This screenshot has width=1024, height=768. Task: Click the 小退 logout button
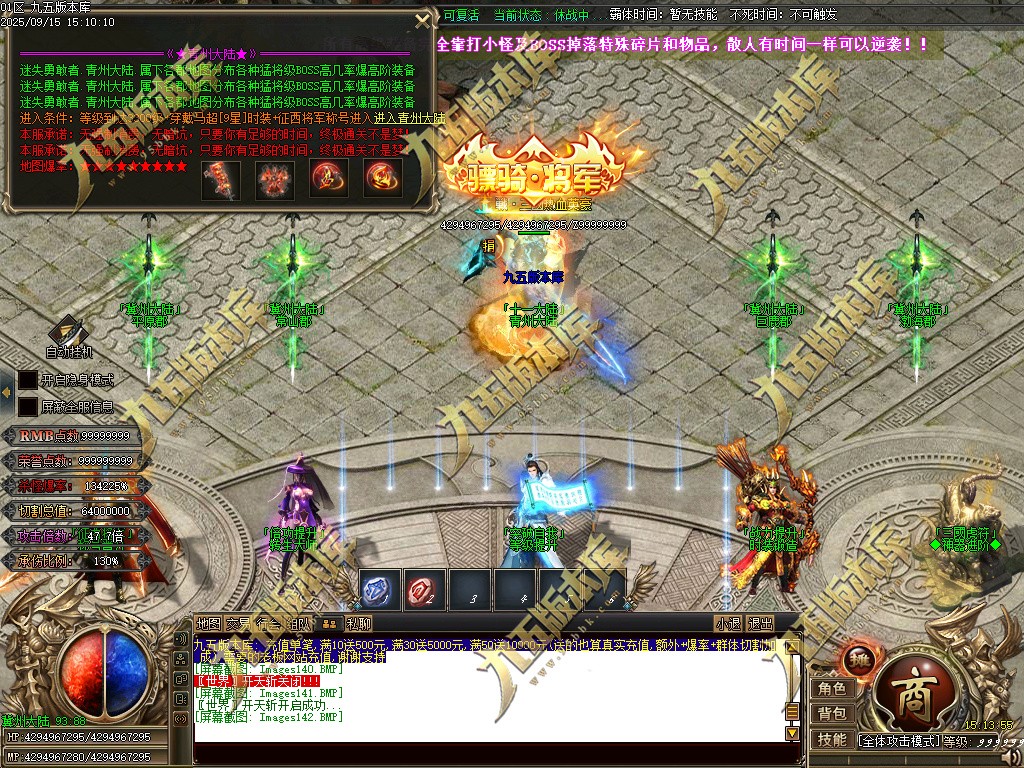[728, 624]
